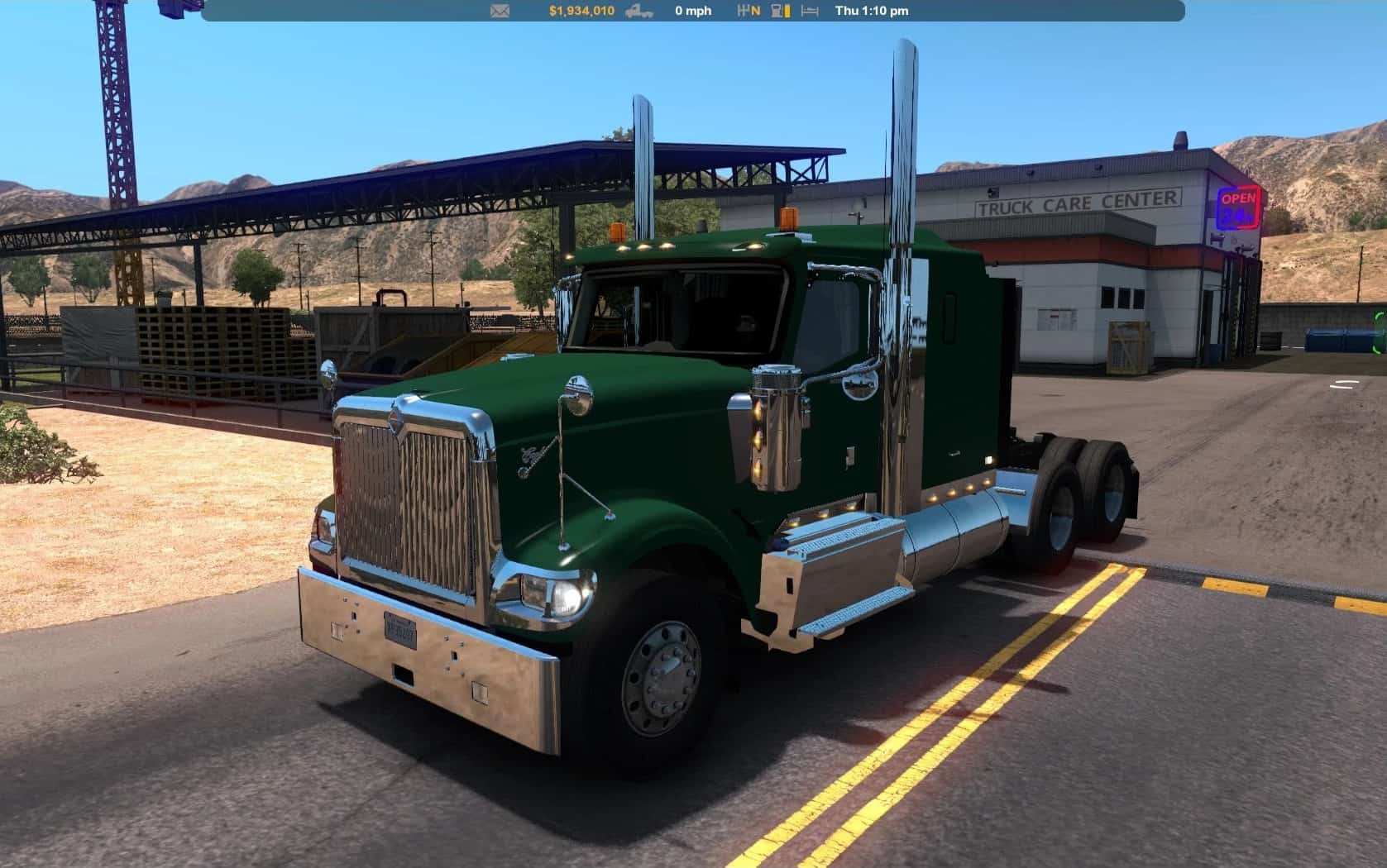1387x868 pixels.
Task: Click the gear shifter icon
Action: (744, 11)
